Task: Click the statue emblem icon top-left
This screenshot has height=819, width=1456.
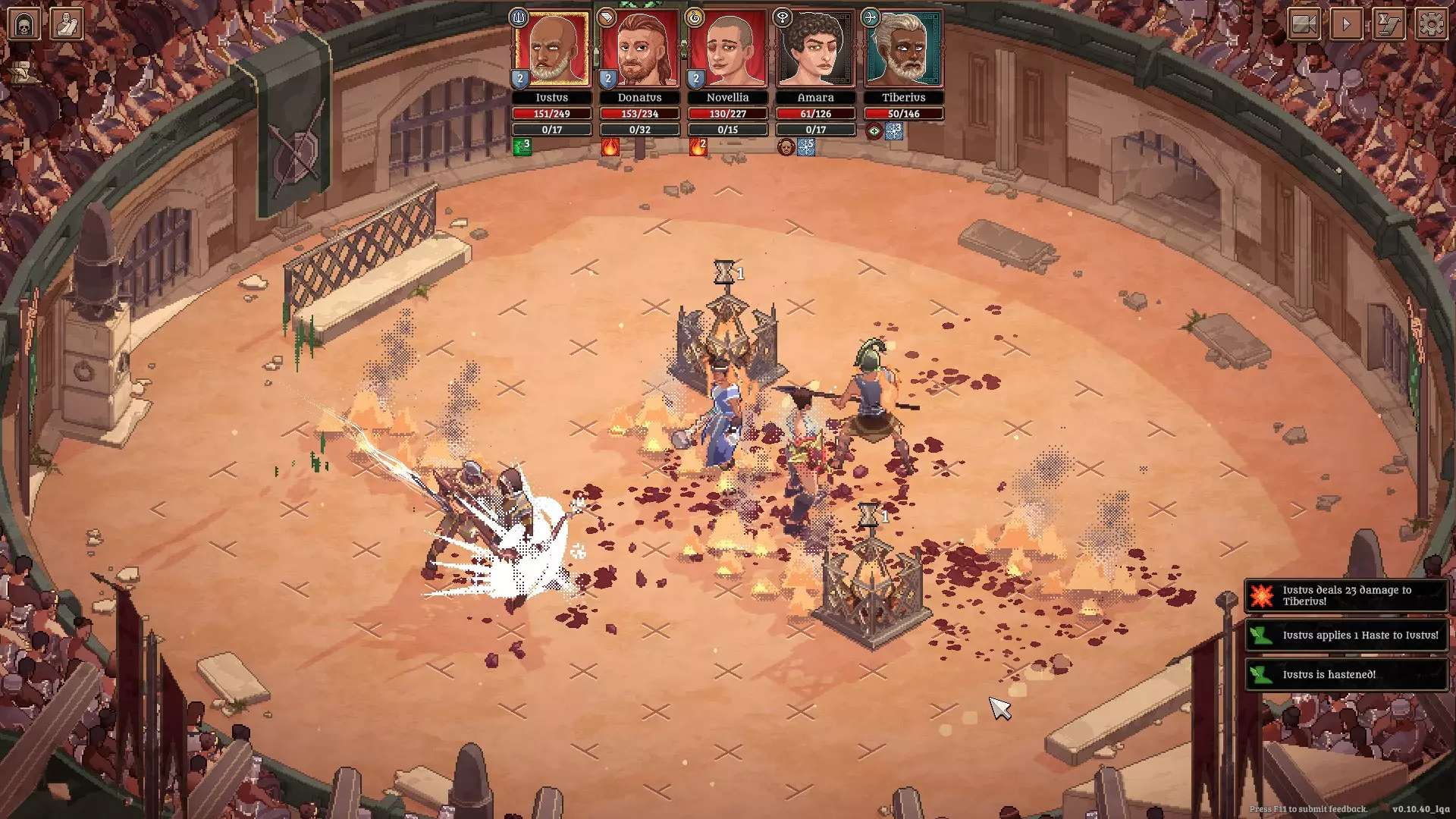Action: pos(67,22)
